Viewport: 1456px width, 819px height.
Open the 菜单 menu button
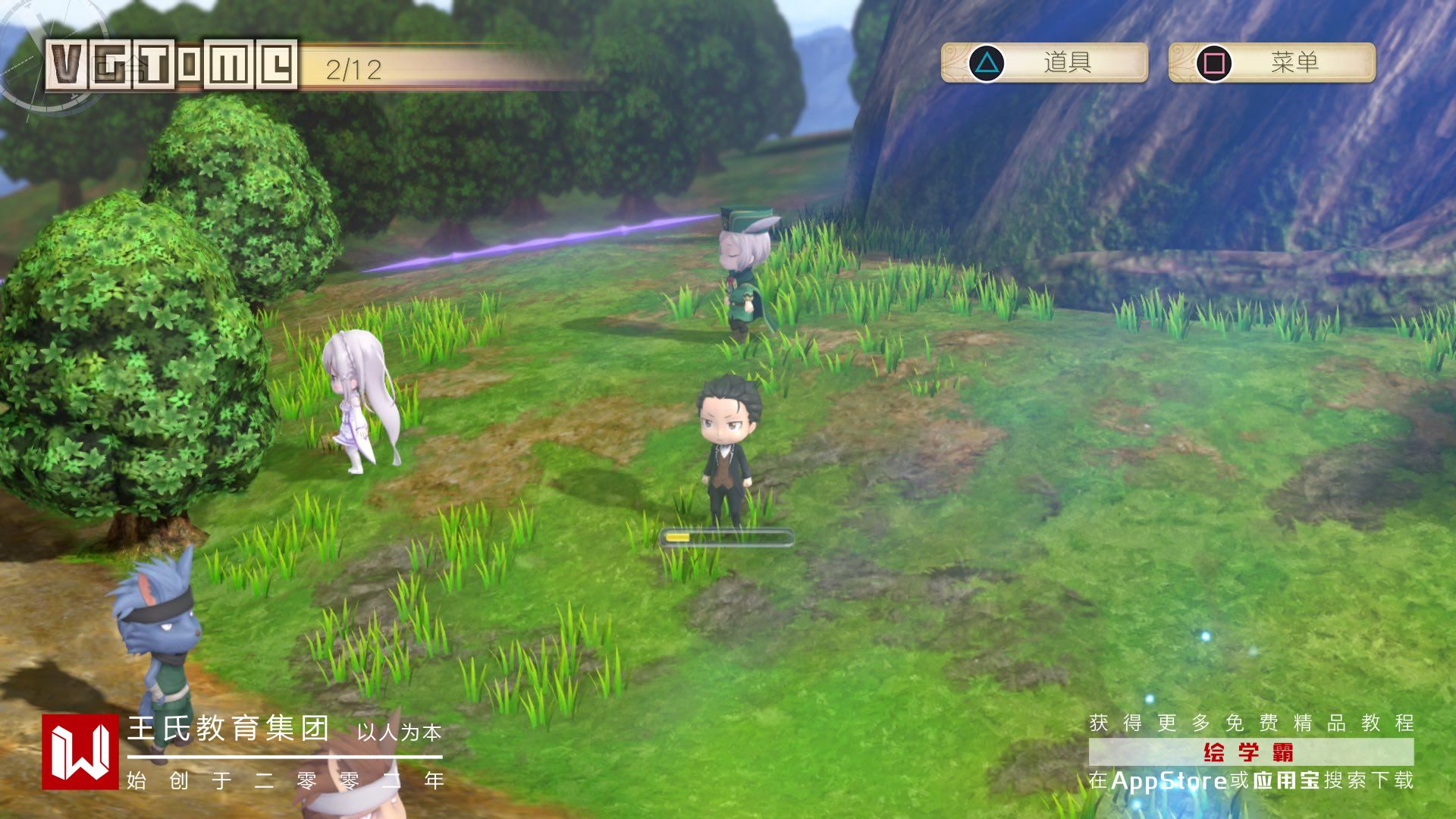tap(1272, 62)
